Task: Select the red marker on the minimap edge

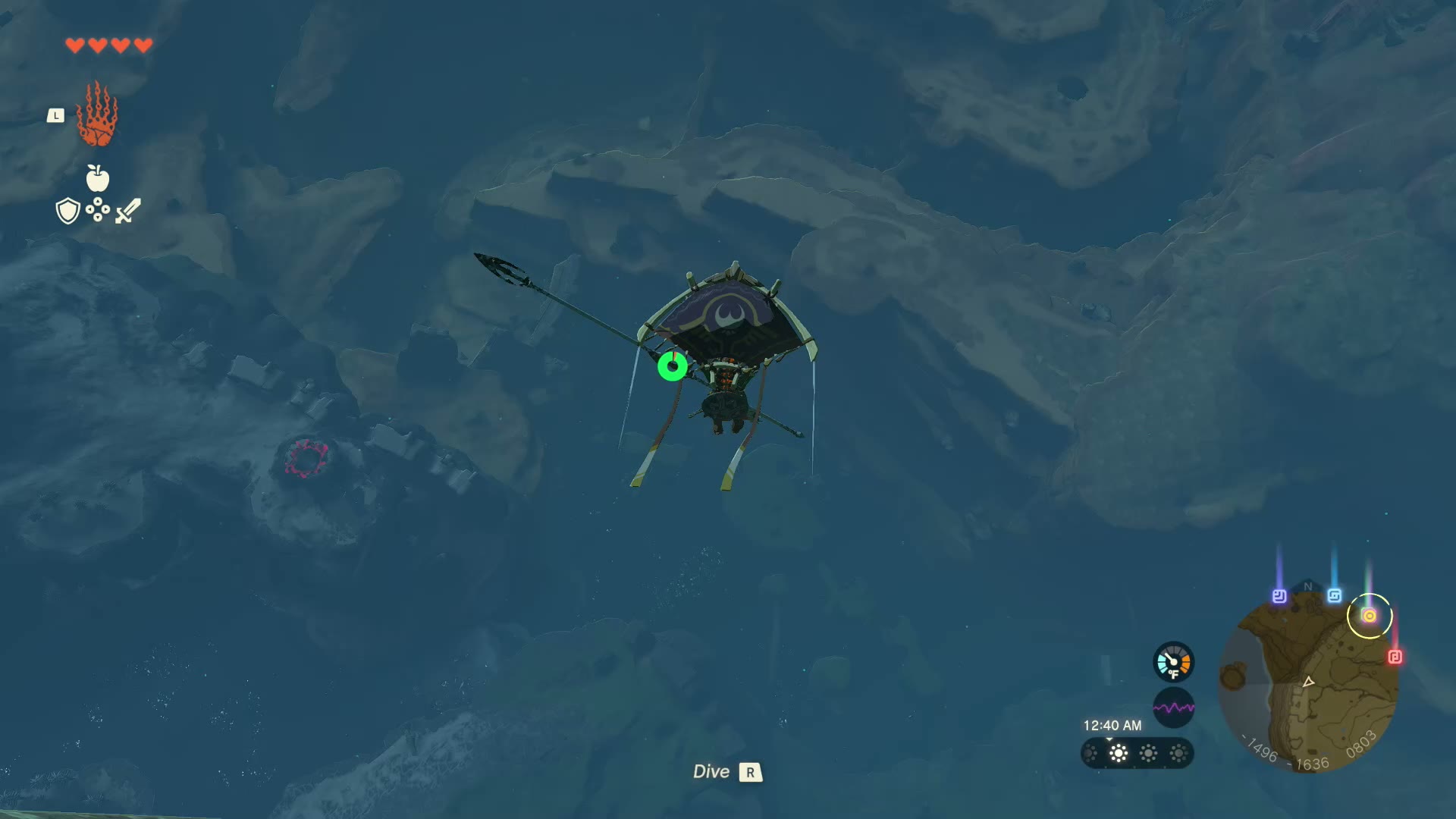Action: [1395, 657]
